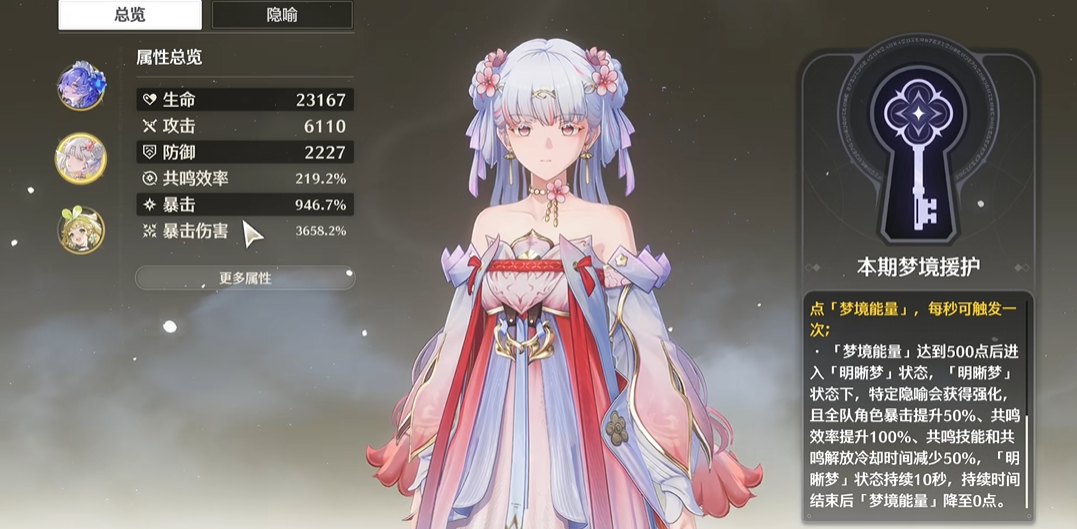1077x529 pixels.
Task: Click the 本期梦境援护 key emblem
Action: point(918,150)
